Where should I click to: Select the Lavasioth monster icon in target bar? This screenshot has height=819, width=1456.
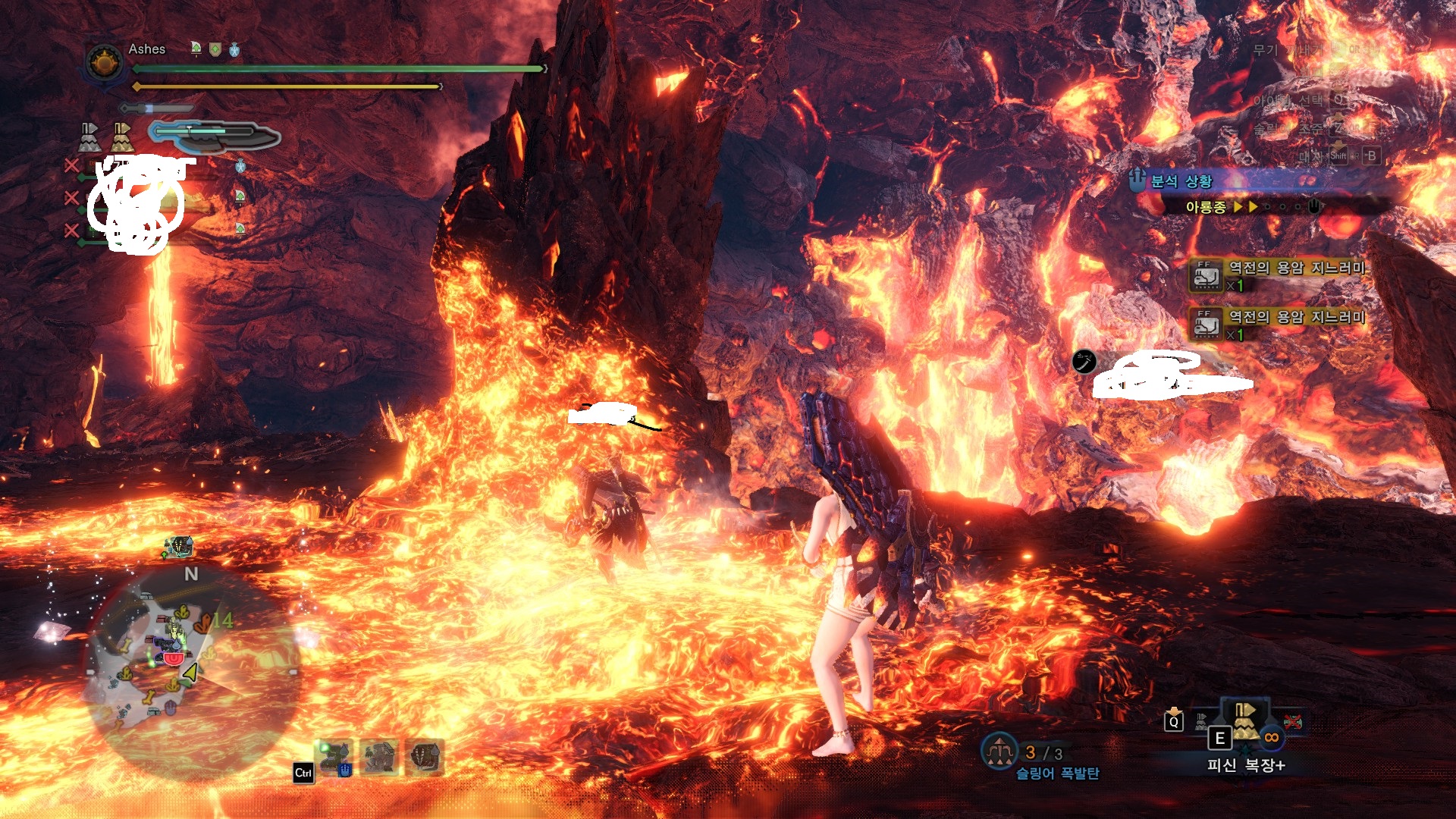click(x=334, y=757)
